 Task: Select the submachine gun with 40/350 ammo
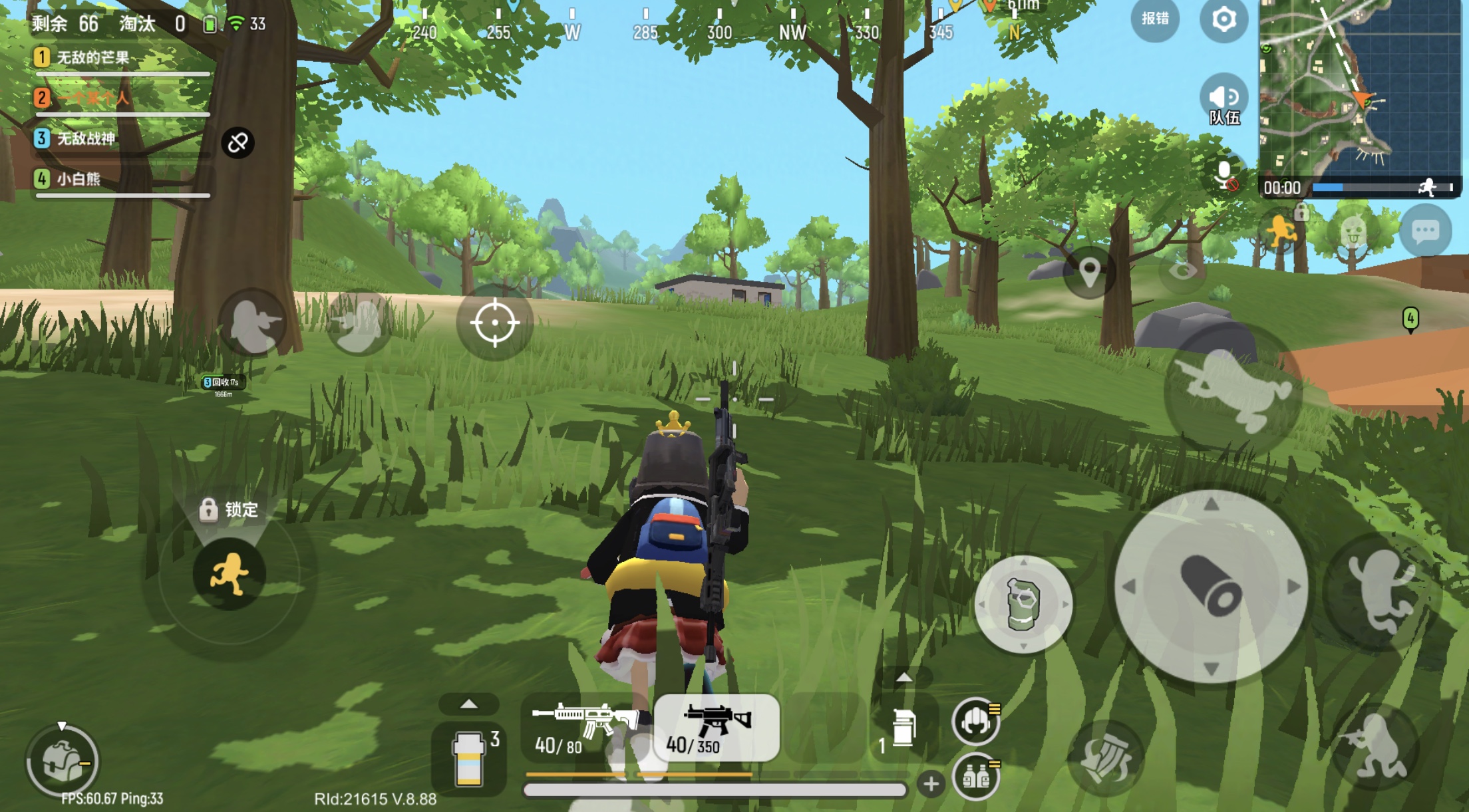[x=716, y=728]
